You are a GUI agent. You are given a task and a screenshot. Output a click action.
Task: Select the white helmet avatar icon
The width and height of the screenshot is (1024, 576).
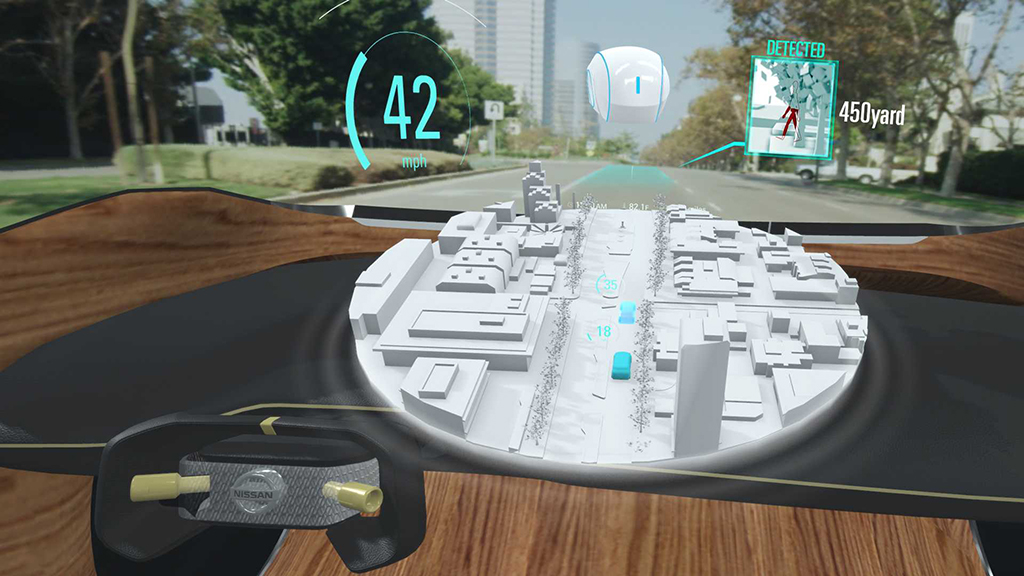[x=627, y=87]
